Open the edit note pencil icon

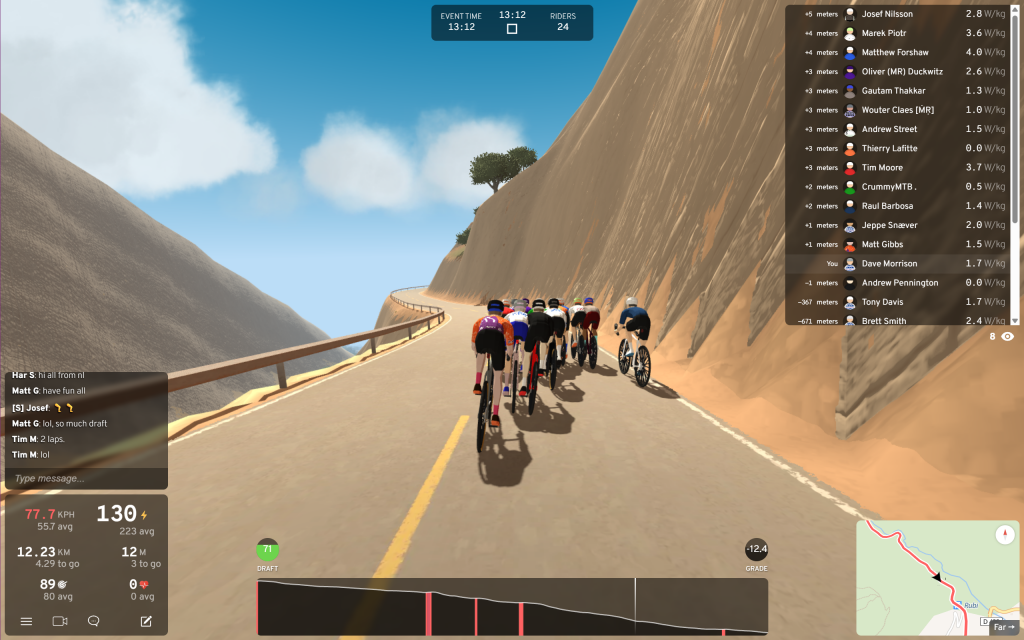146,621
